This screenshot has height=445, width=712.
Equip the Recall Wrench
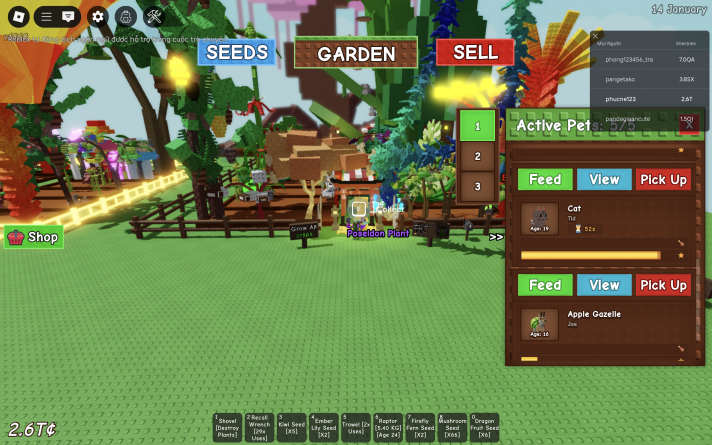coord(260,427)
